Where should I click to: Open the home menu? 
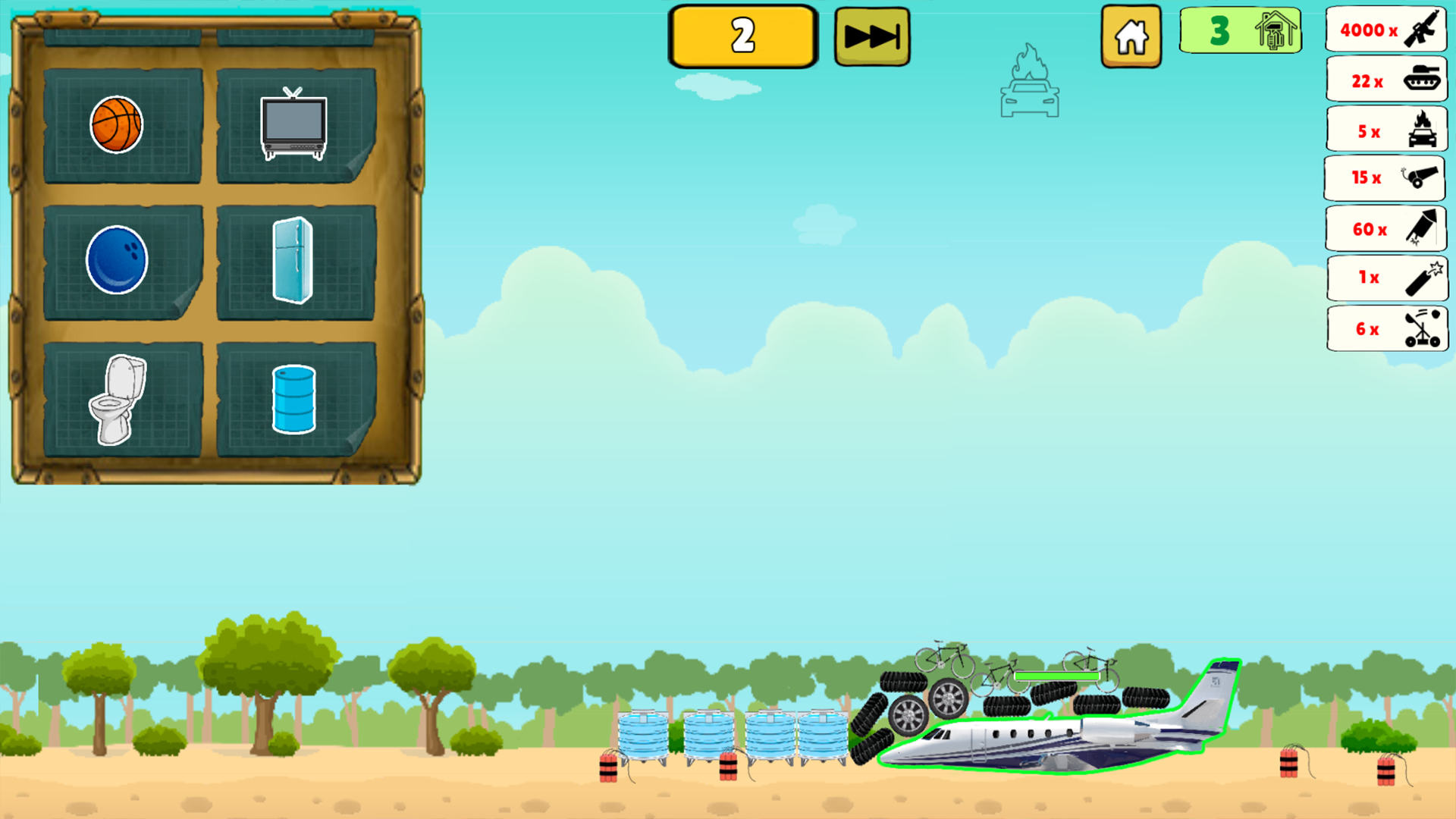[1130, 35]
